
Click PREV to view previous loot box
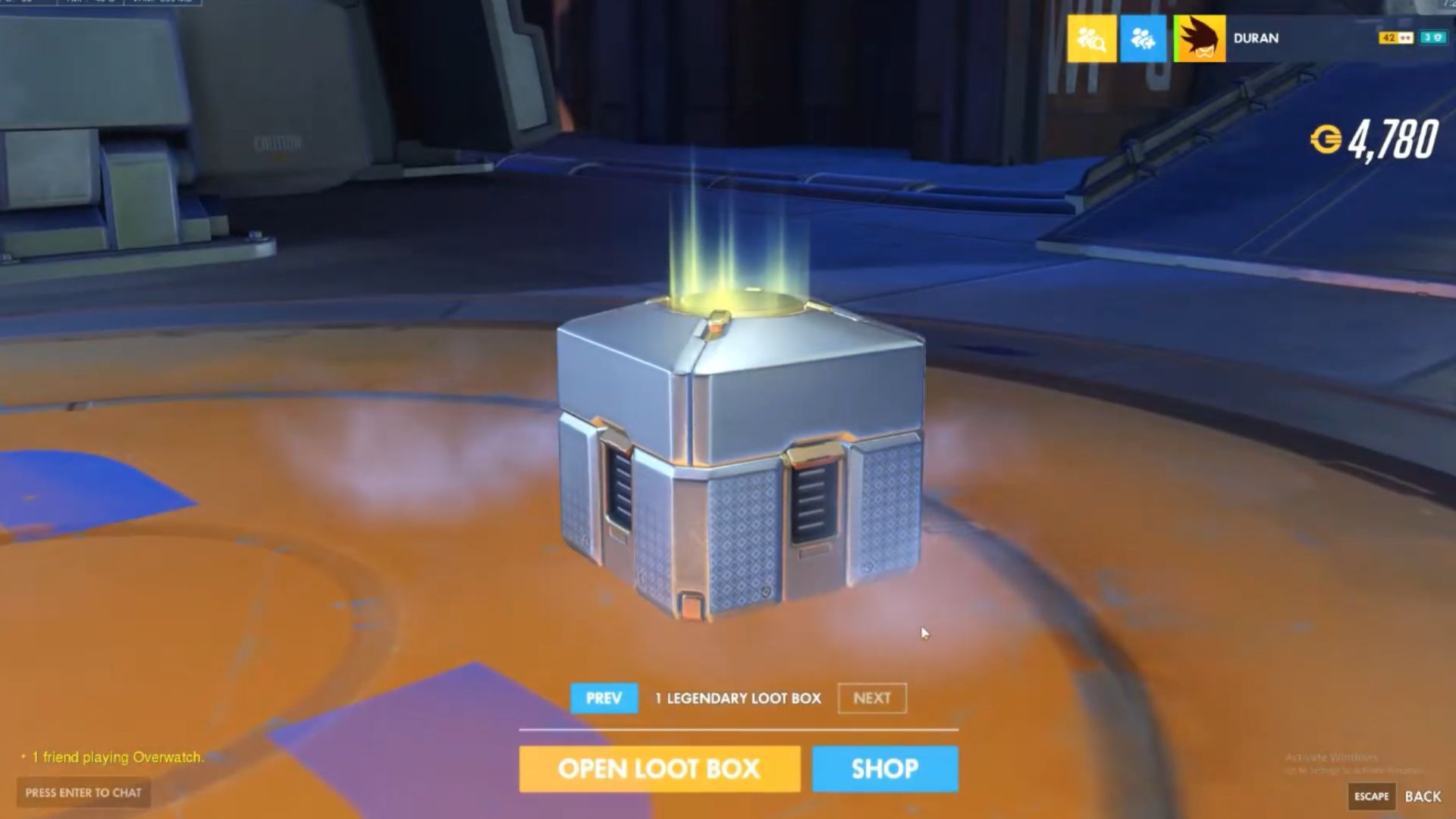pyautogui.click(x=603, y=698)
